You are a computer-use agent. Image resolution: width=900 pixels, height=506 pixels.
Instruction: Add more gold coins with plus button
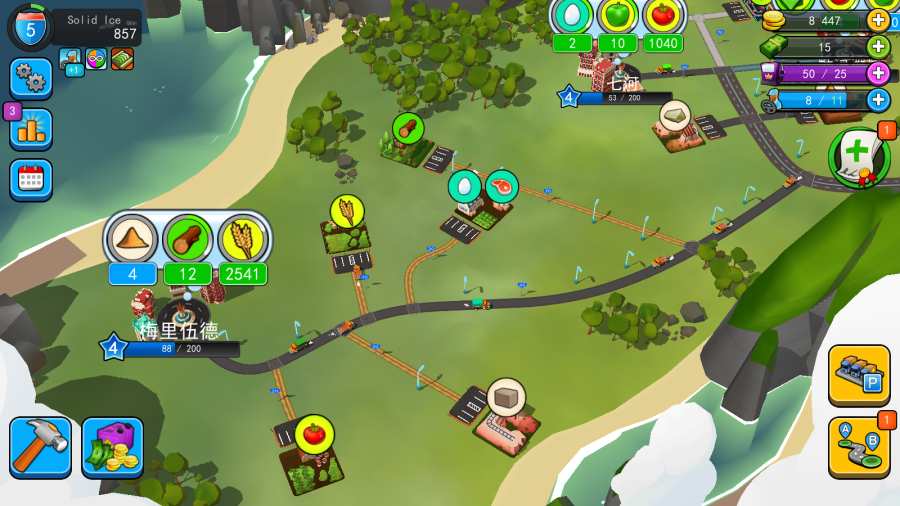(x=878, y=20)
